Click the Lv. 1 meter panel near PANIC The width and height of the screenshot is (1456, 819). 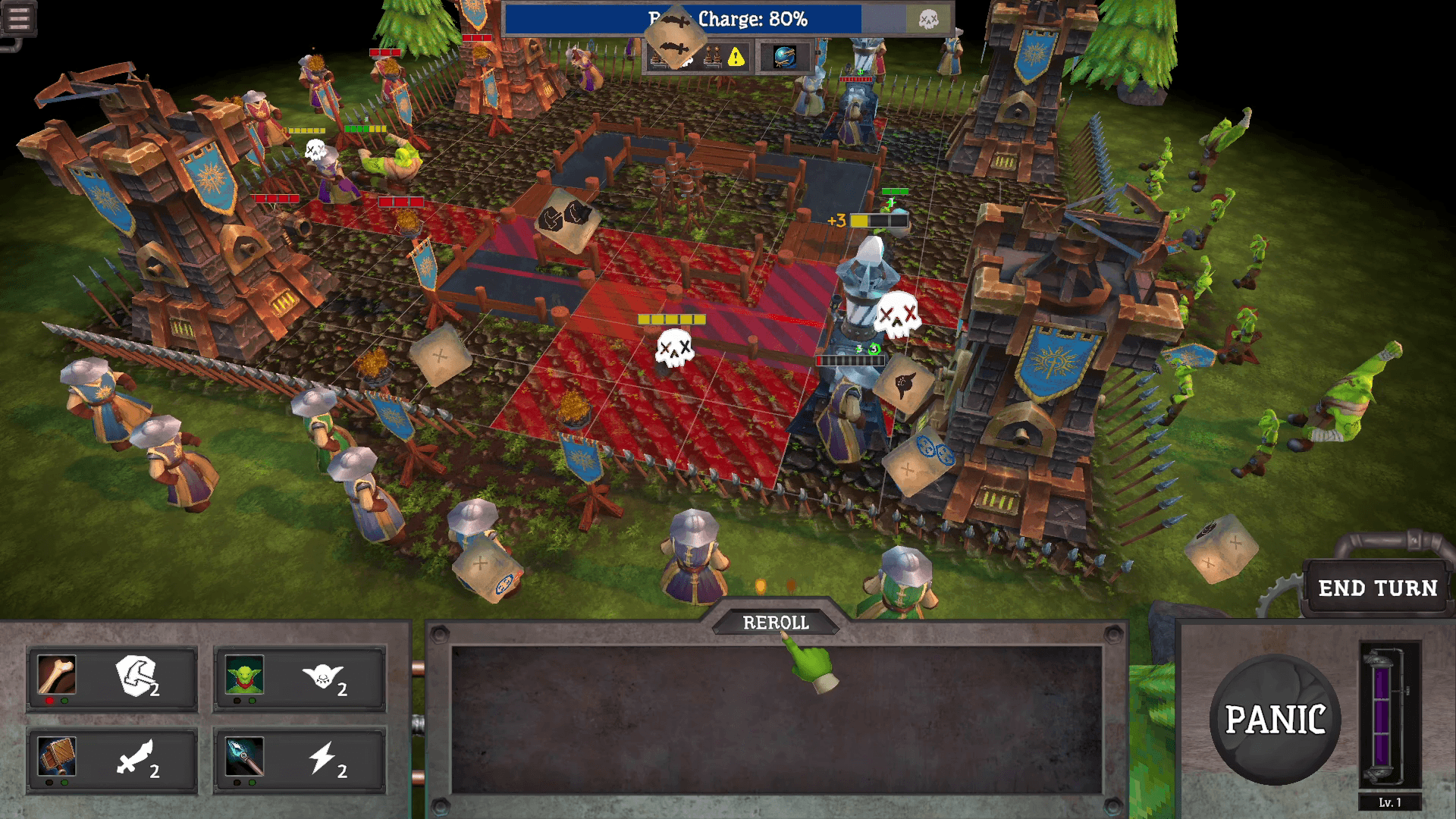(x=1392, y=728)
